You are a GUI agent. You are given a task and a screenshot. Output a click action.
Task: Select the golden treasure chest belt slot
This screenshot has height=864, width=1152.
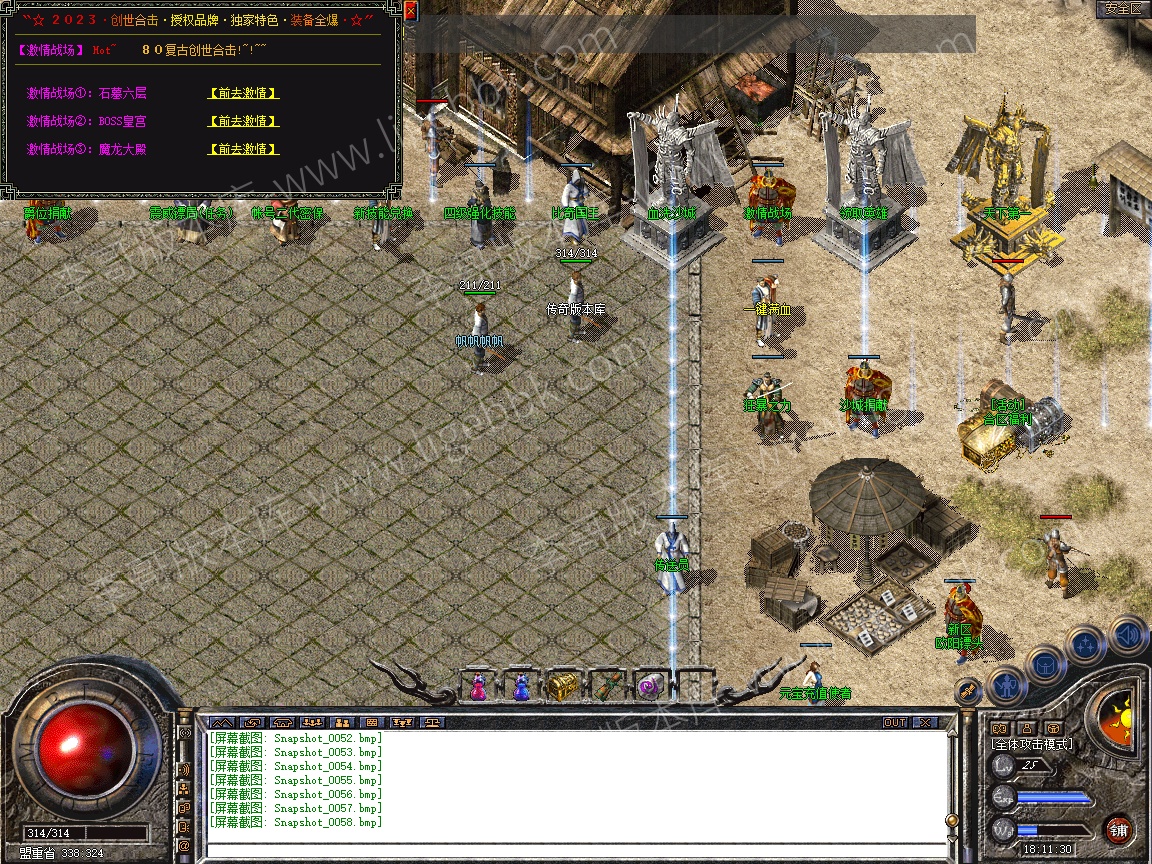point(562,686)
